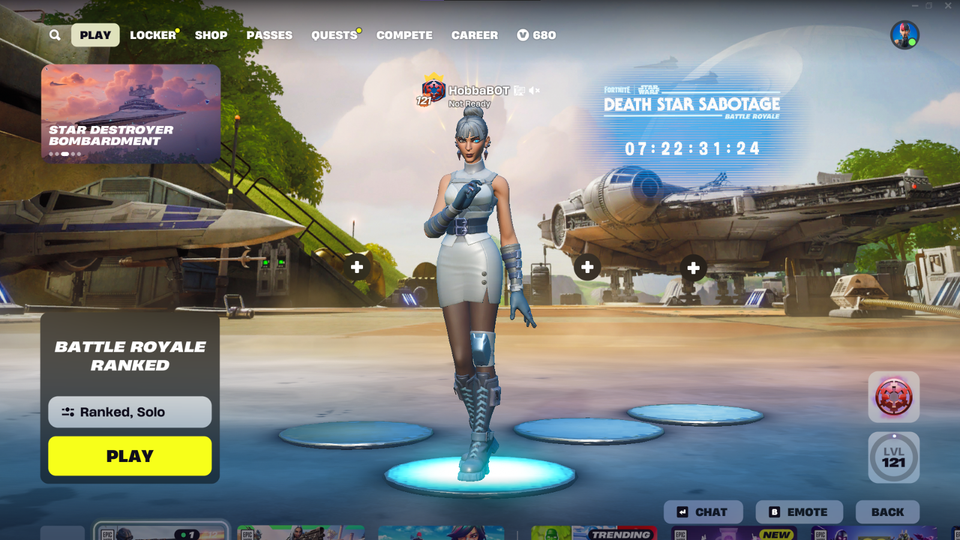
Task: Open the red ranked emblem icon
Action: (893, 397)
